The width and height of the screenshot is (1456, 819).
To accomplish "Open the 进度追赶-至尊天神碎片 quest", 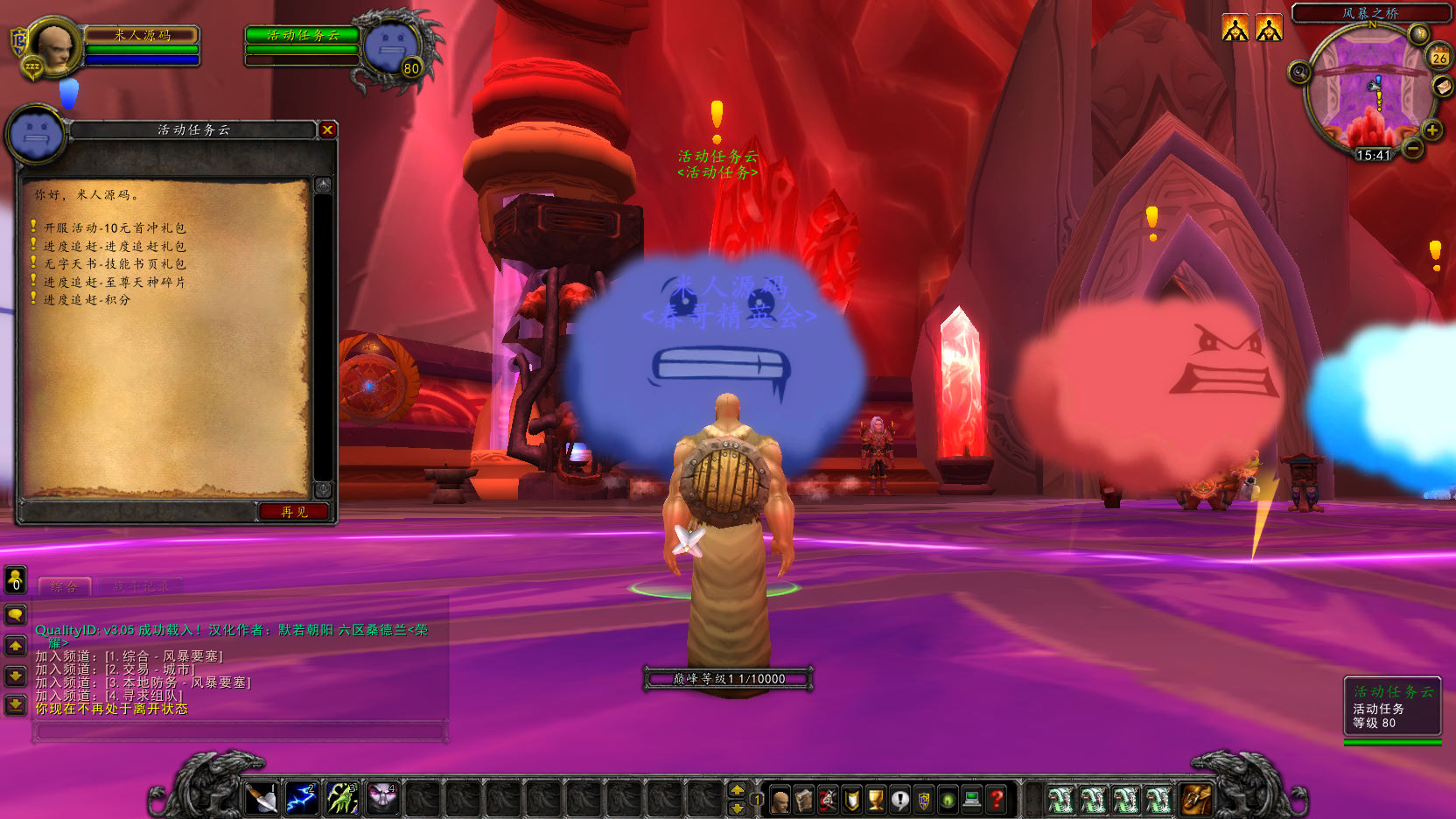I will [114, 283].
